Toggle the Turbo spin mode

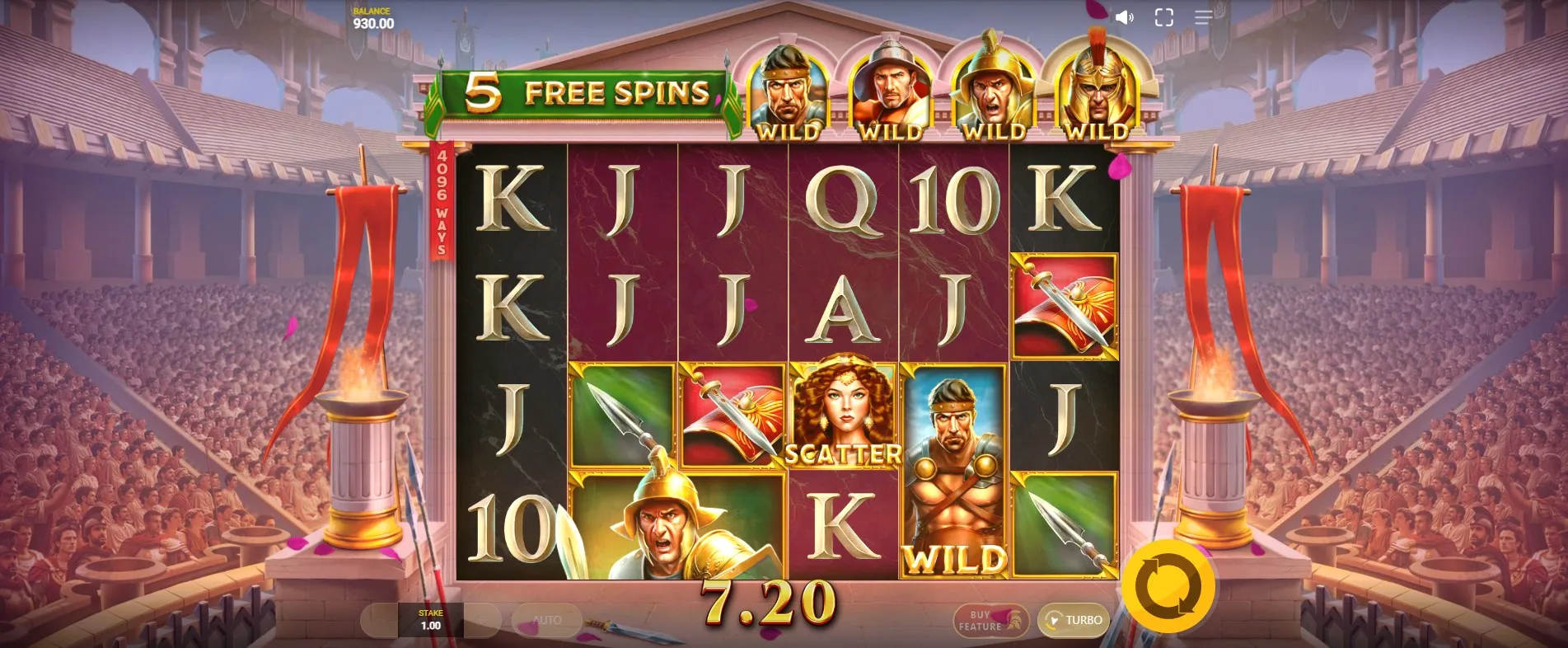pyautogui.click(x=1074, y=620)
